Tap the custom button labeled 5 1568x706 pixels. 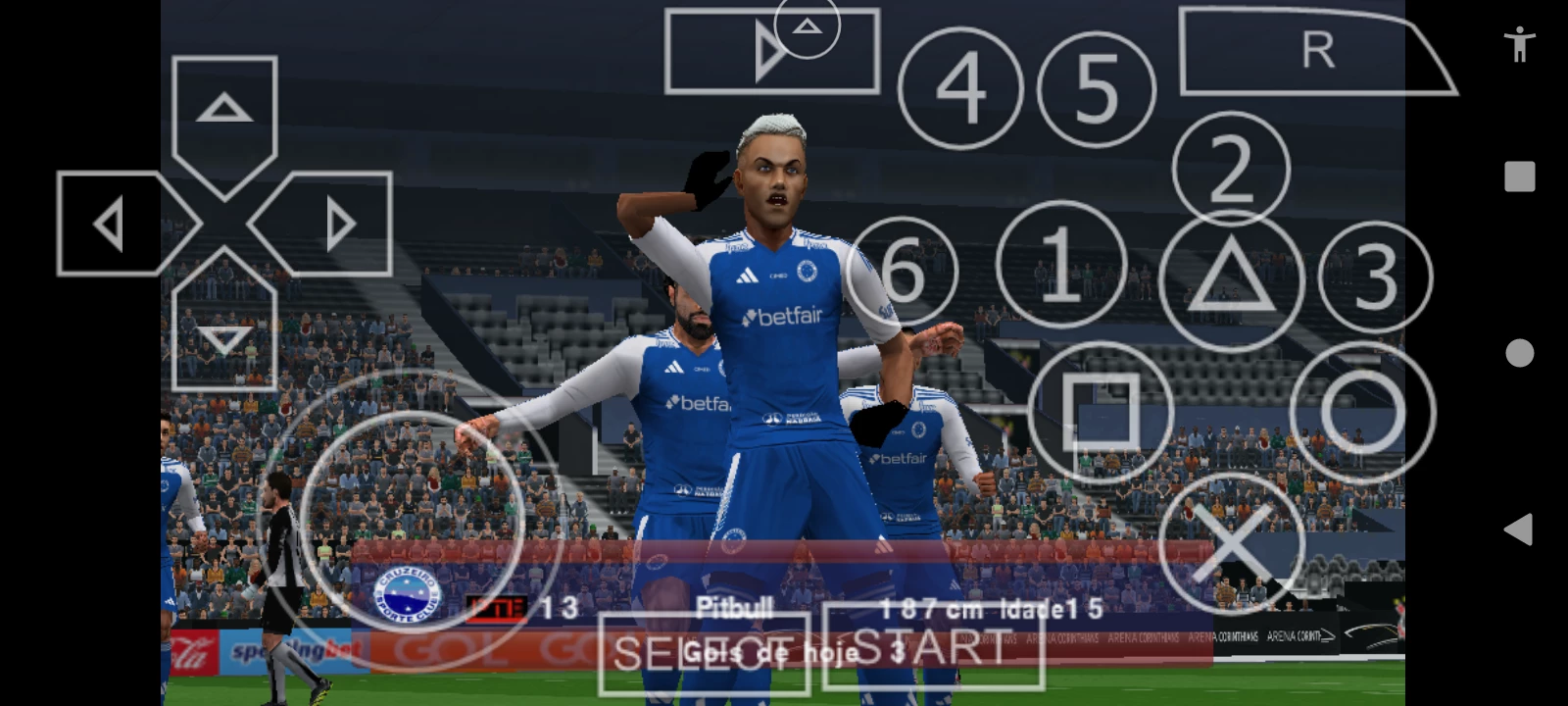(1097, 88)
